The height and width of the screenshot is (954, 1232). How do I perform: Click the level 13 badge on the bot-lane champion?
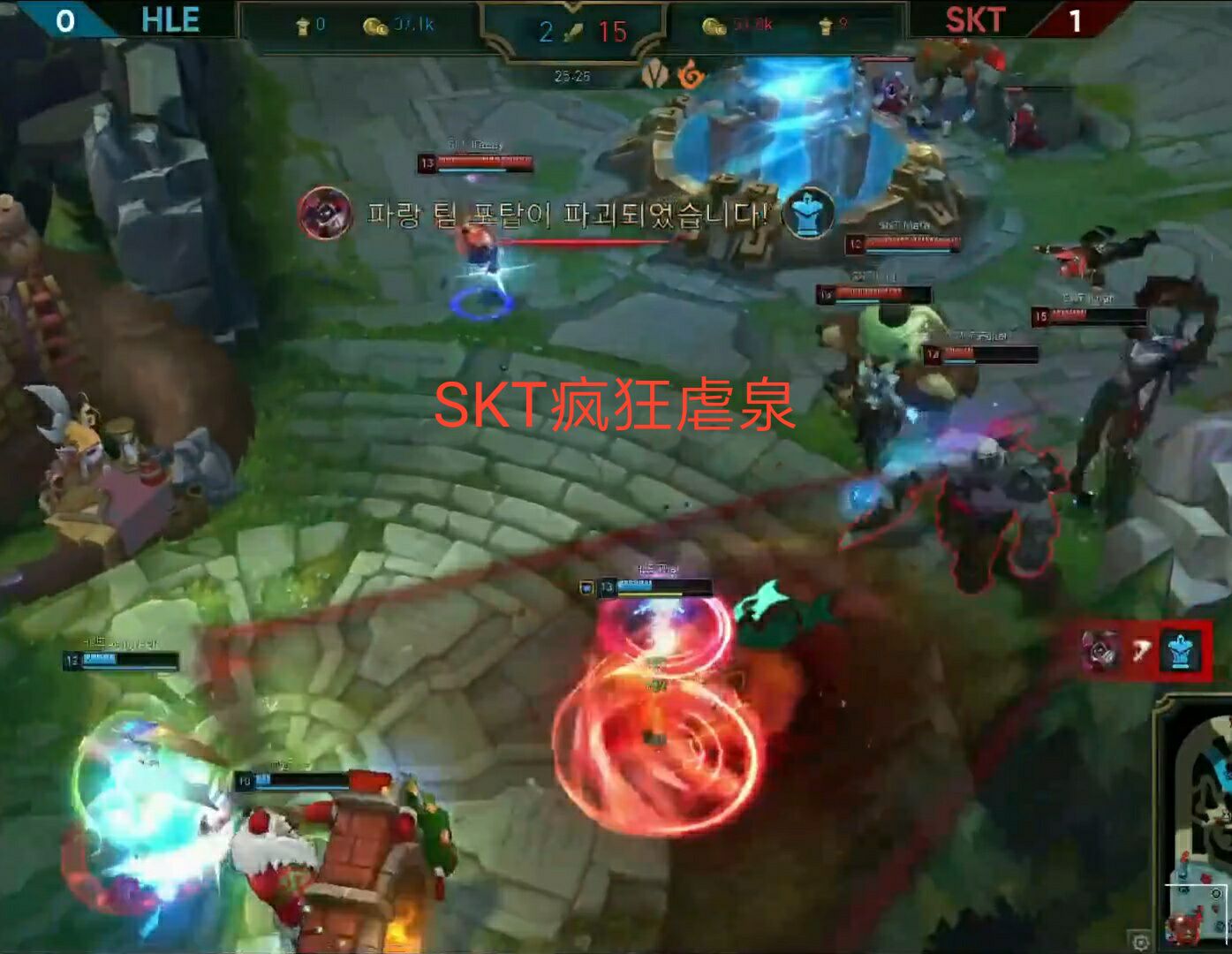tap(605, 585)
